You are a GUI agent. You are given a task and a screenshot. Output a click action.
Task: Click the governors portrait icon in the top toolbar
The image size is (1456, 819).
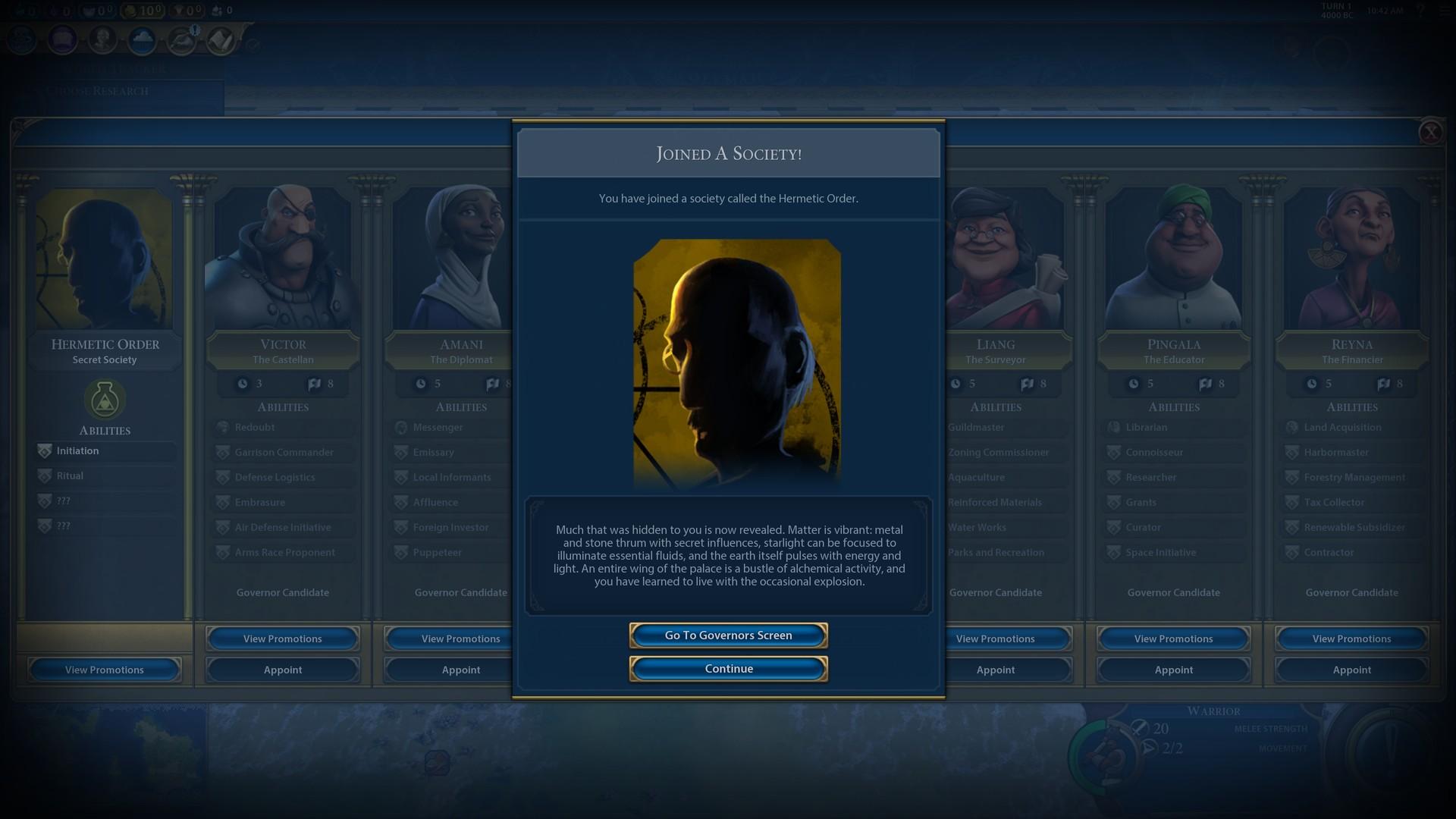(x=103, y=40)
